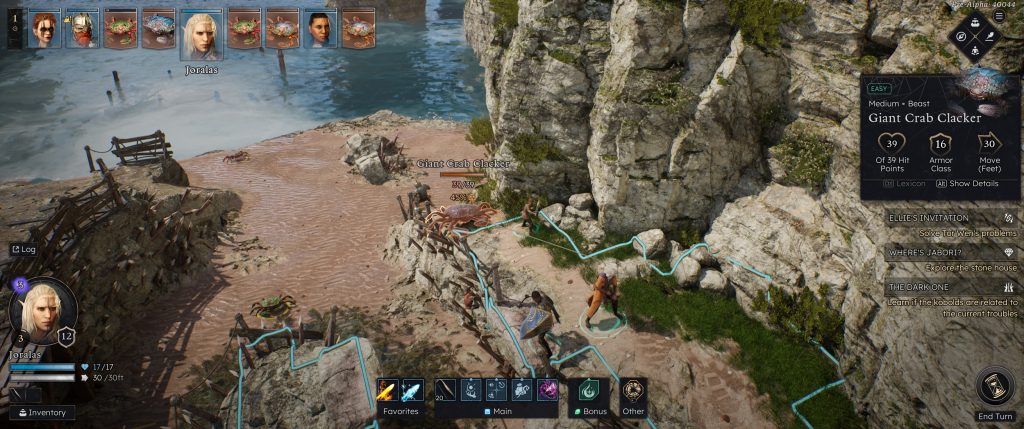Click the red-haired character turn portrait
The image size is (1024, 429).
(45, 29)
